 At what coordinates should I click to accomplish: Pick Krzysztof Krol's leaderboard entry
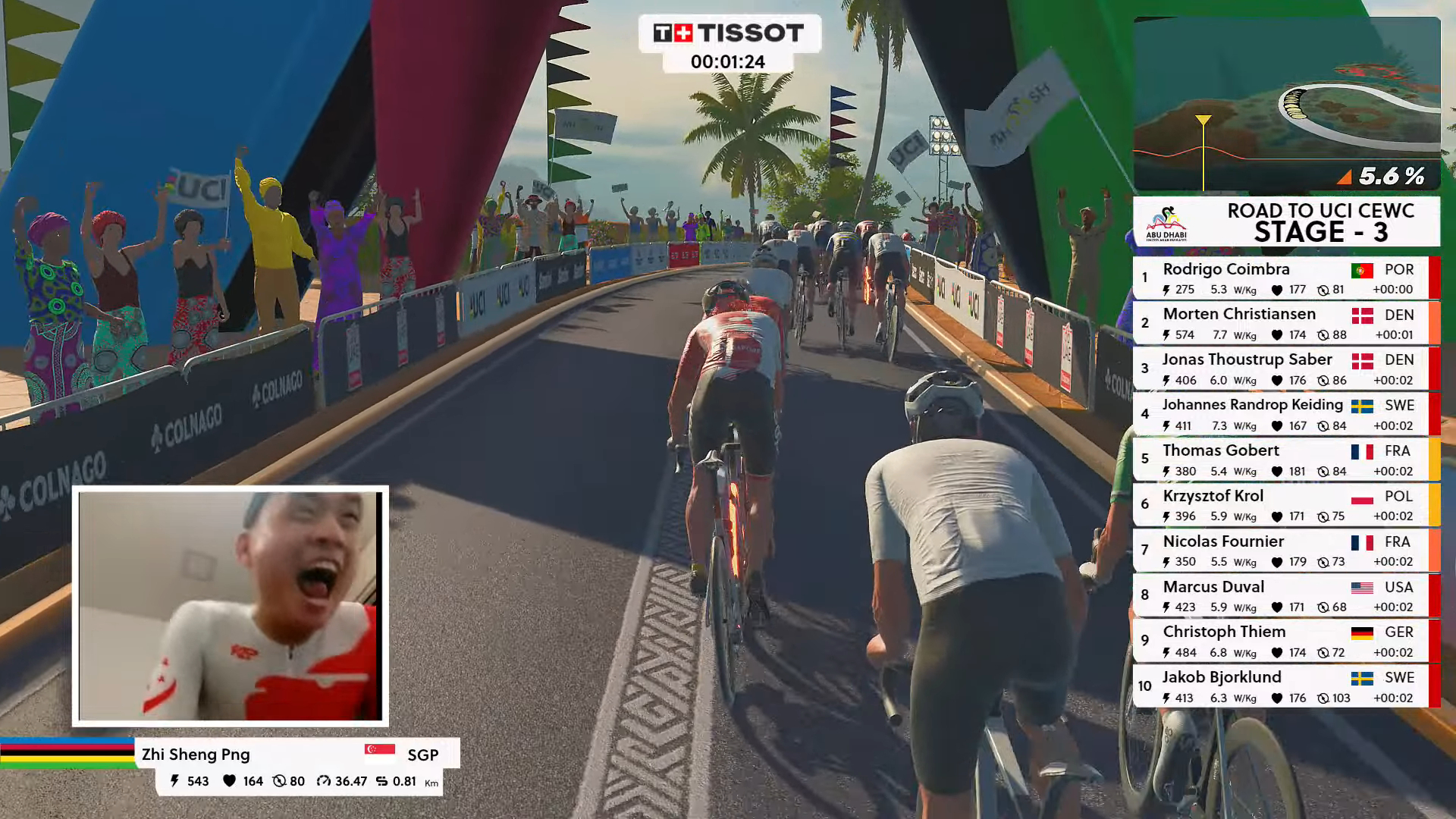click(1282, 505)
